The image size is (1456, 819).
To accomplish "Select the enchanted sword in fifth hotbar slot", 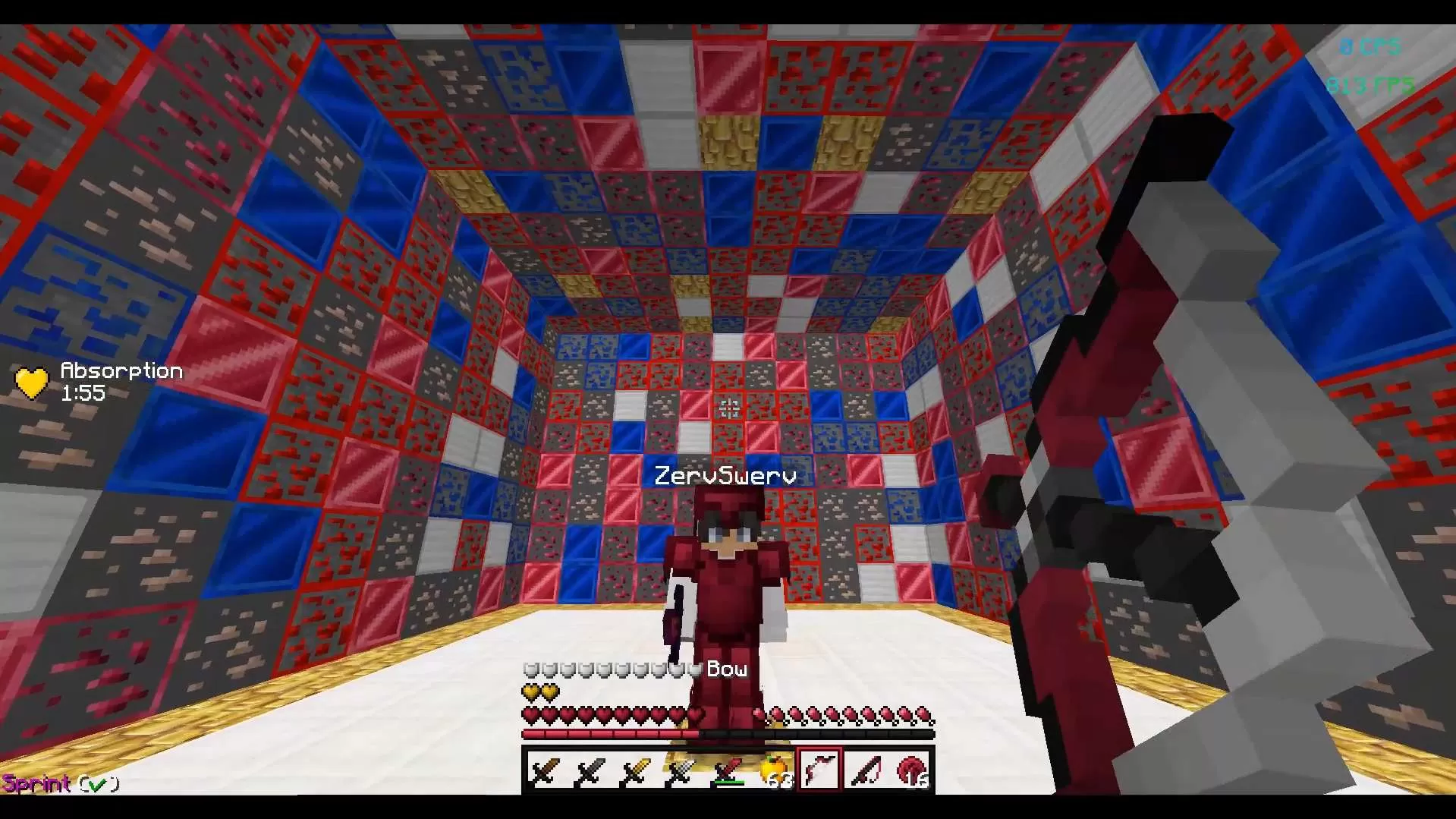I will [728, 768].
